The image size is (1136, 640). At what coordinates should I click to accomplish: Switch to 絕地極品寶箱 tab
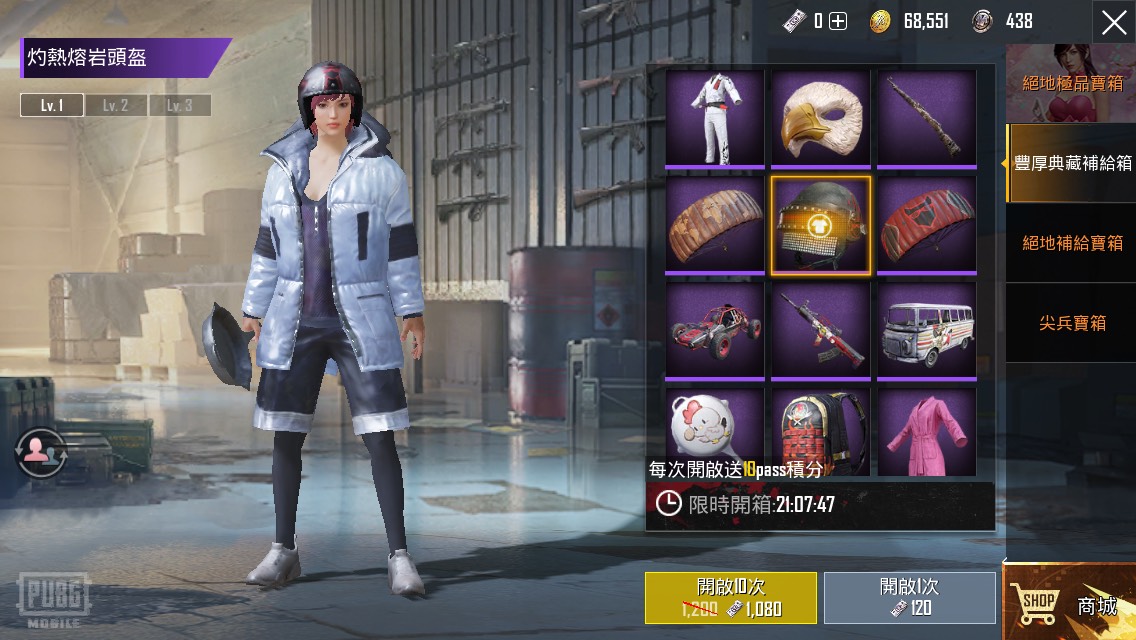tap(1071, 83)
